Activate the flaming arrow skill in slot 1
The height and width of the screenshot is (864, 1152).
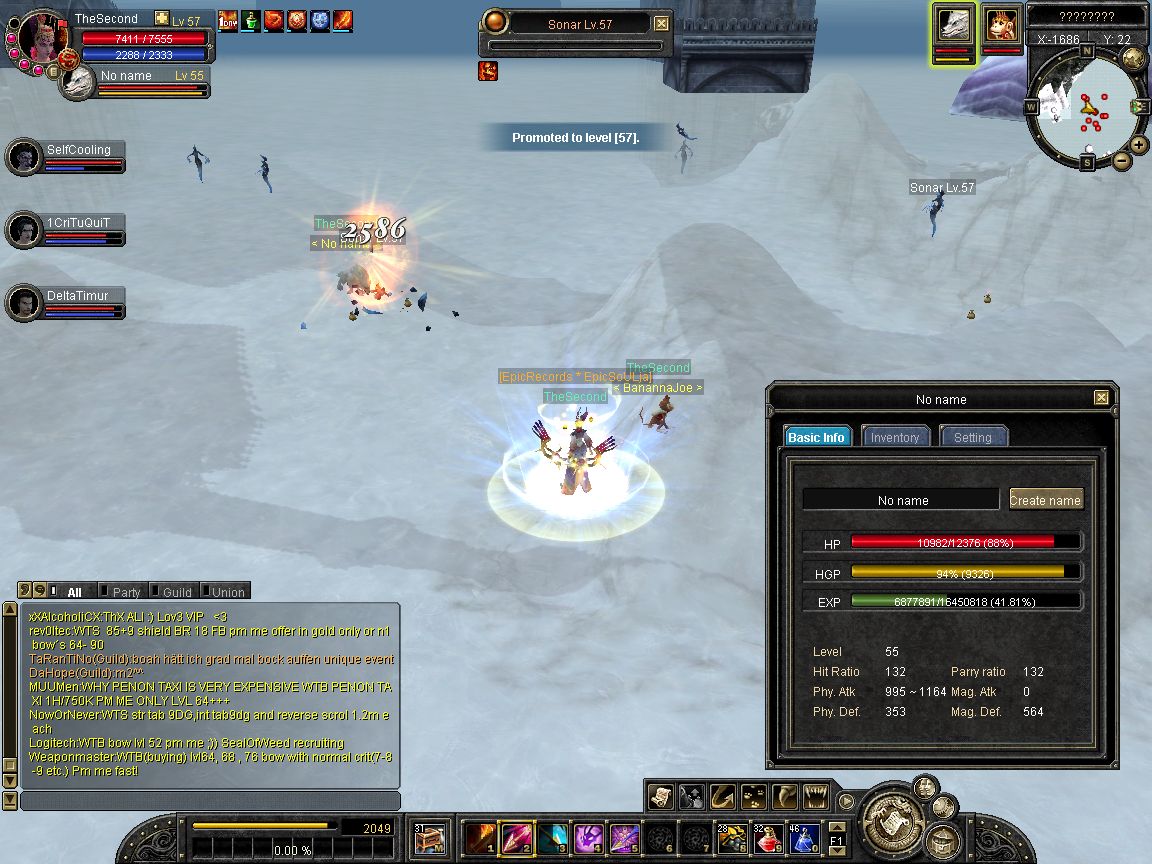point(480,838)
